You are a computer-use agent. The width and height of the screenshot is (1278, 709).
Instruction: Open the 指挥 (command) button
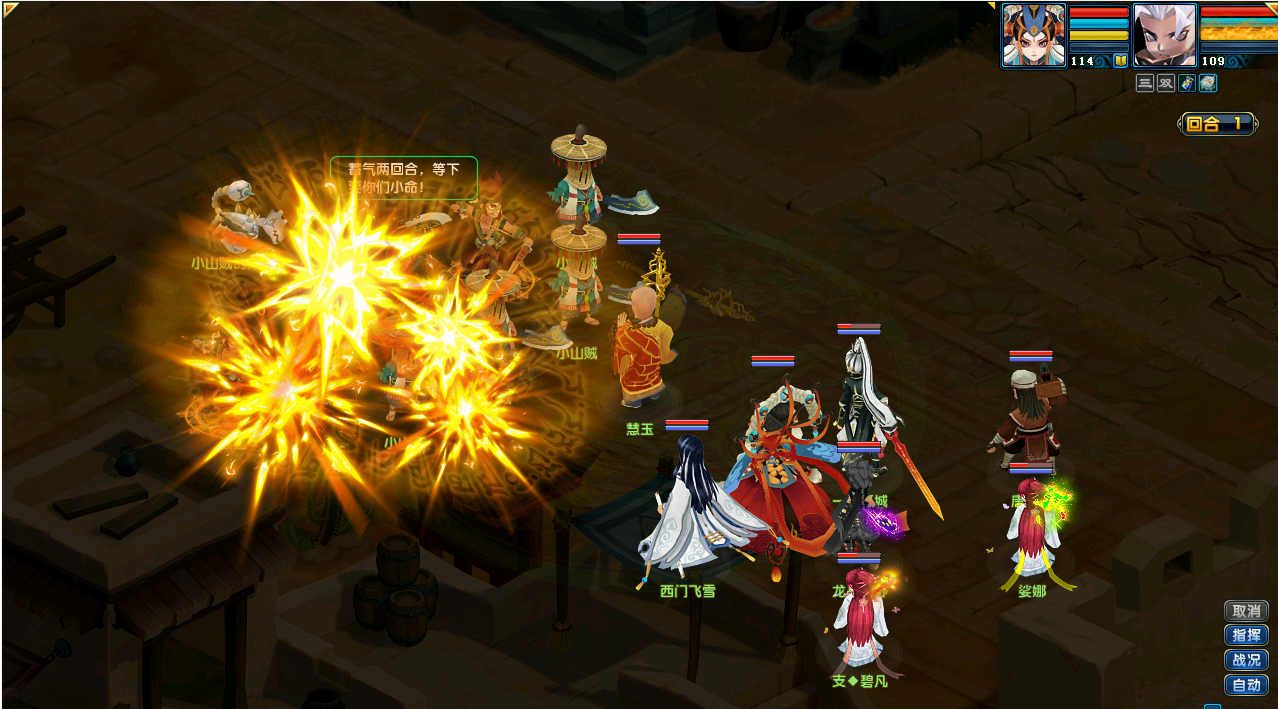(1246, 636)
